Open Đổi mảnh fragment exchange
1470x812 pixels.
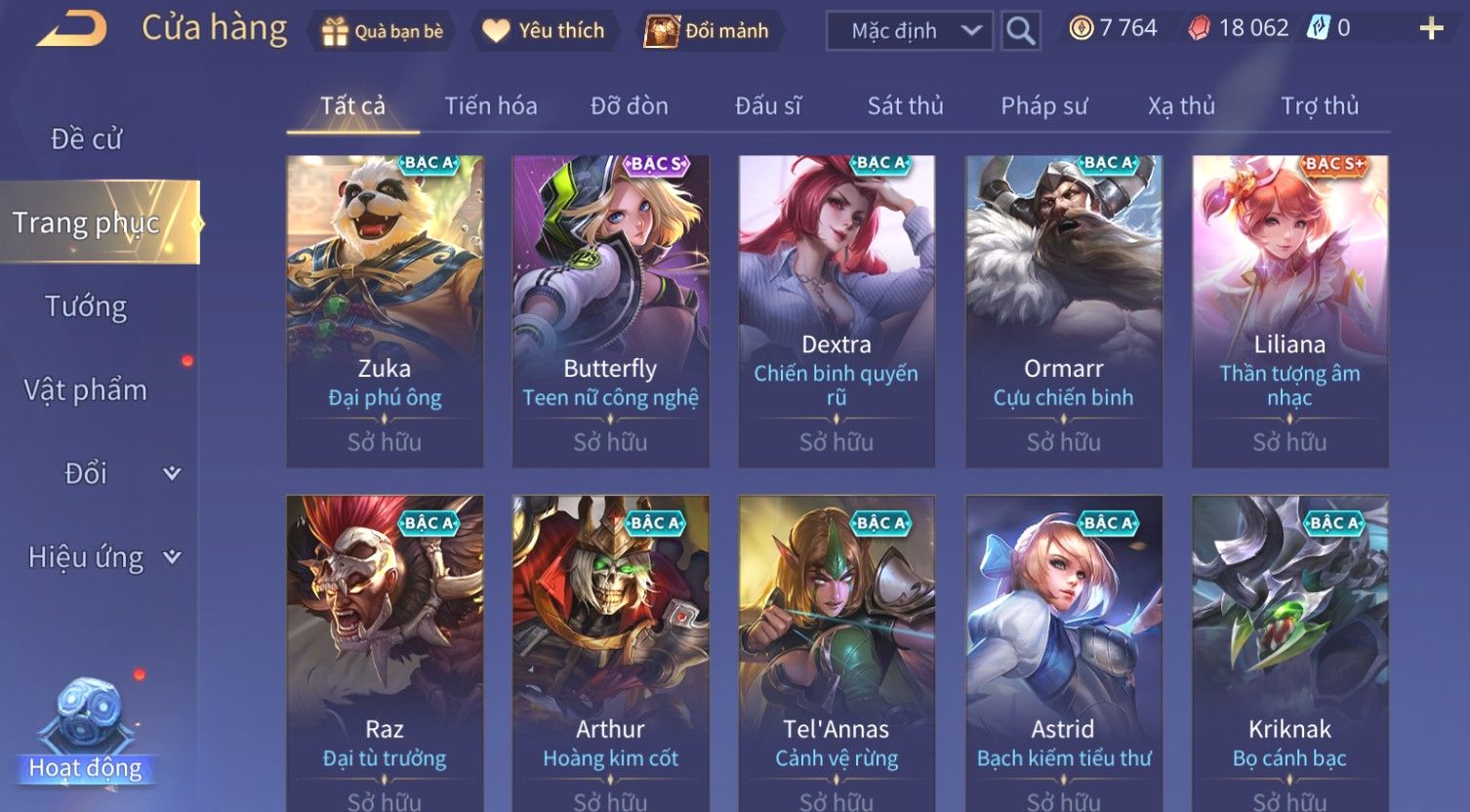[x=707, y=31]
